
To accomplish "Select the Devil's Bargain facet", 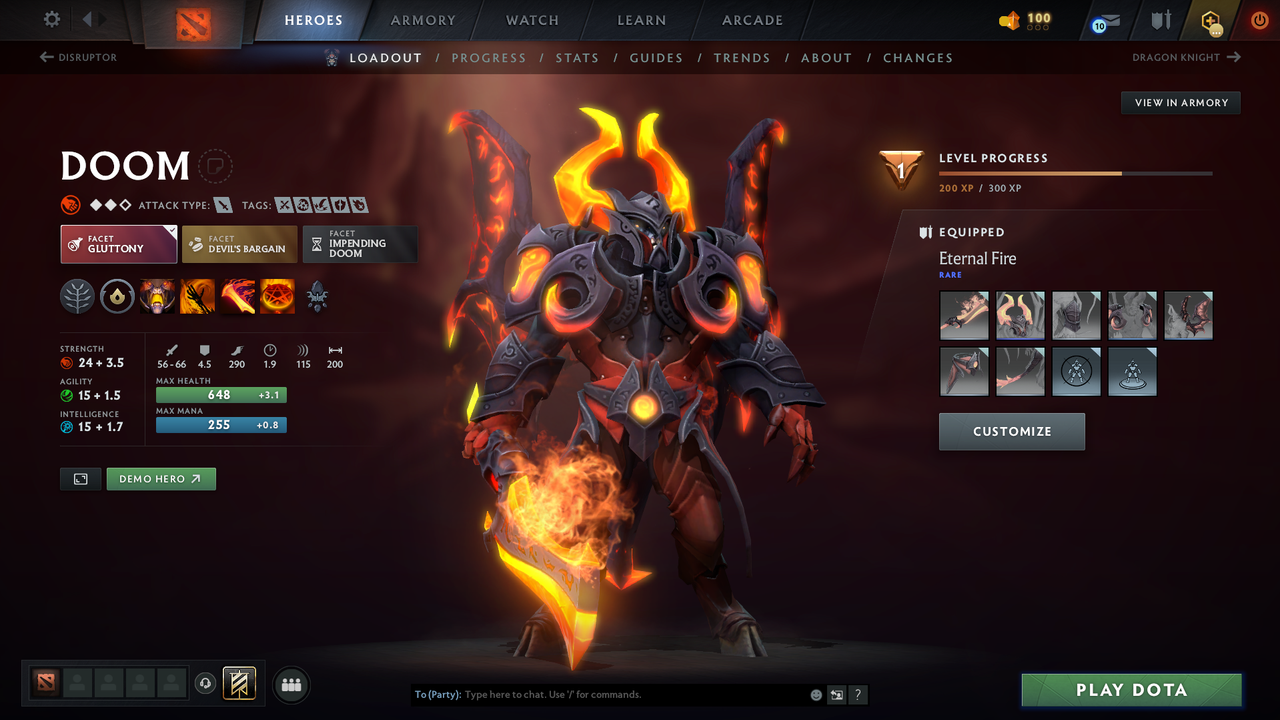I will click(x=239, y=244).
